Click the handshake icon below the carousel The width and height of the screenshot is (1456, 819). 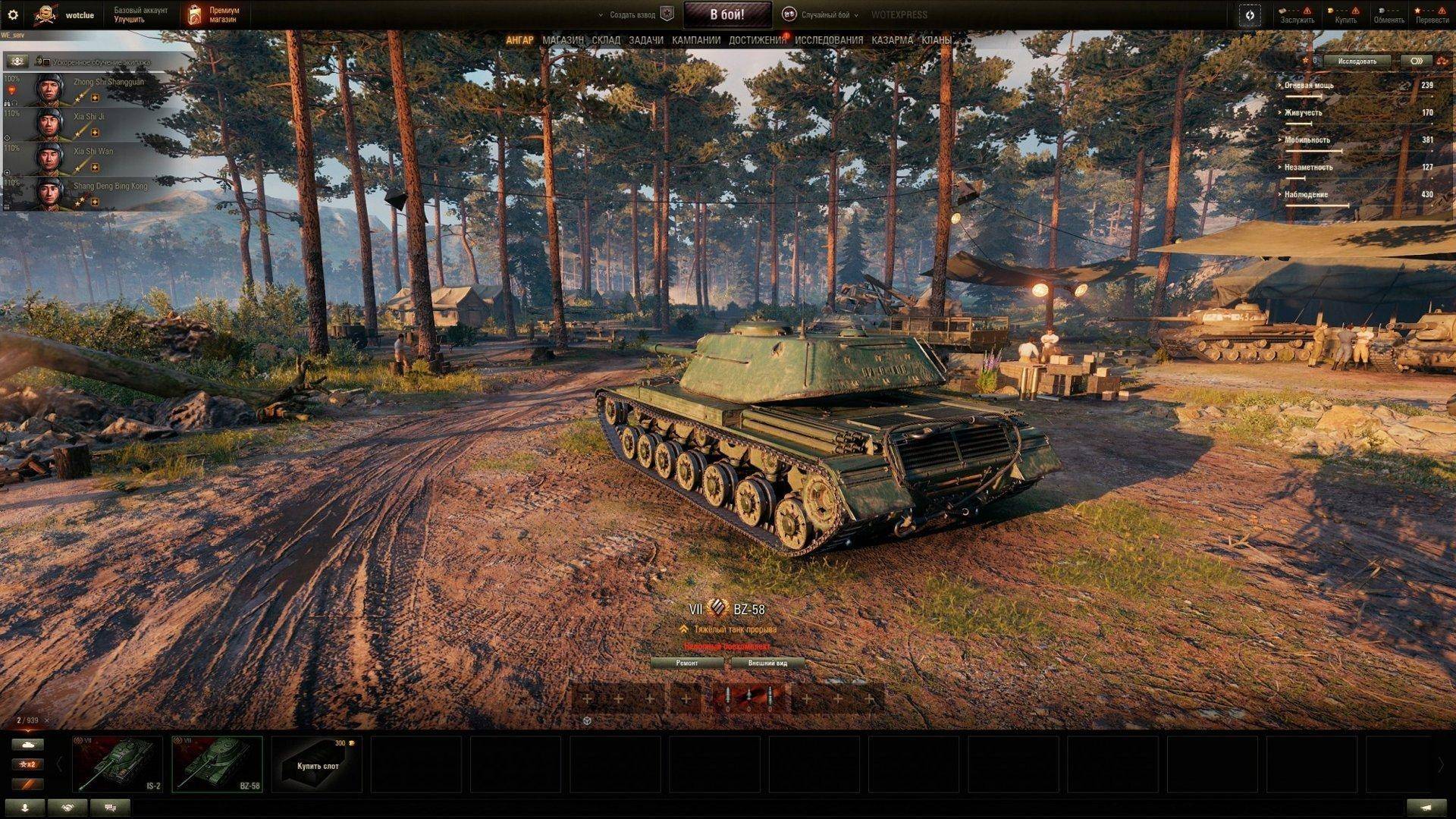67,807
